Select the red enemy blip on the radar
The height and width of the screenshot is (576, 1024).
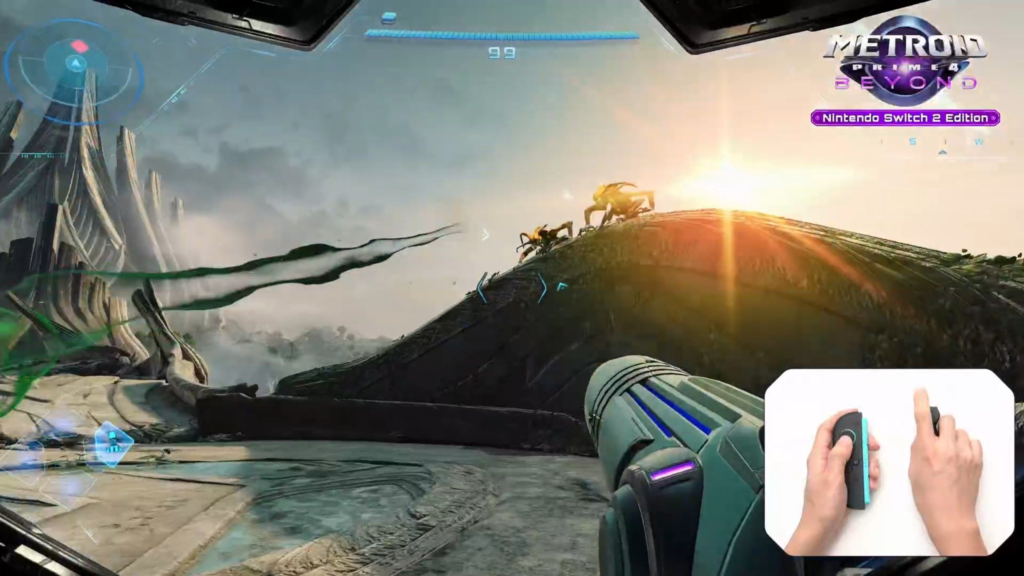point(79,45)
